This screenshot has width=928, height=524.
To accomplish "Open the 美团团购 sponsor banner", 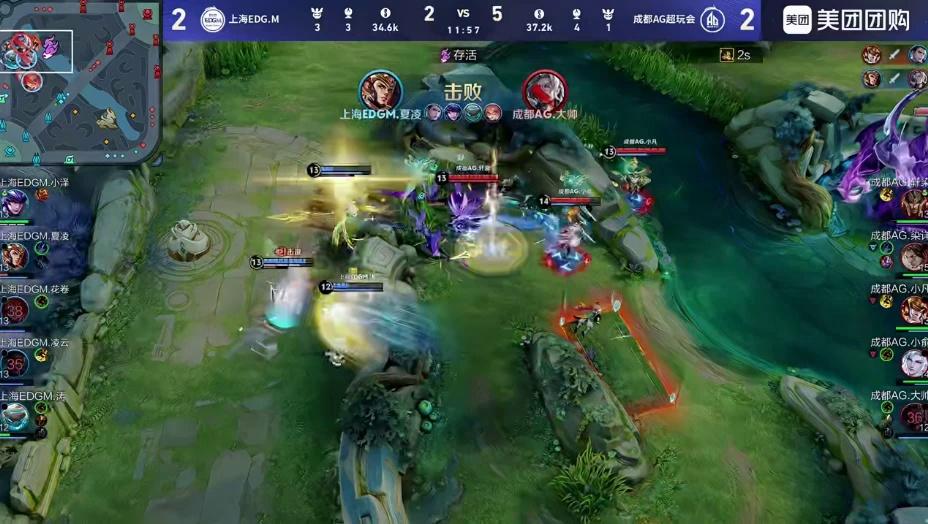I will (848, 20).
